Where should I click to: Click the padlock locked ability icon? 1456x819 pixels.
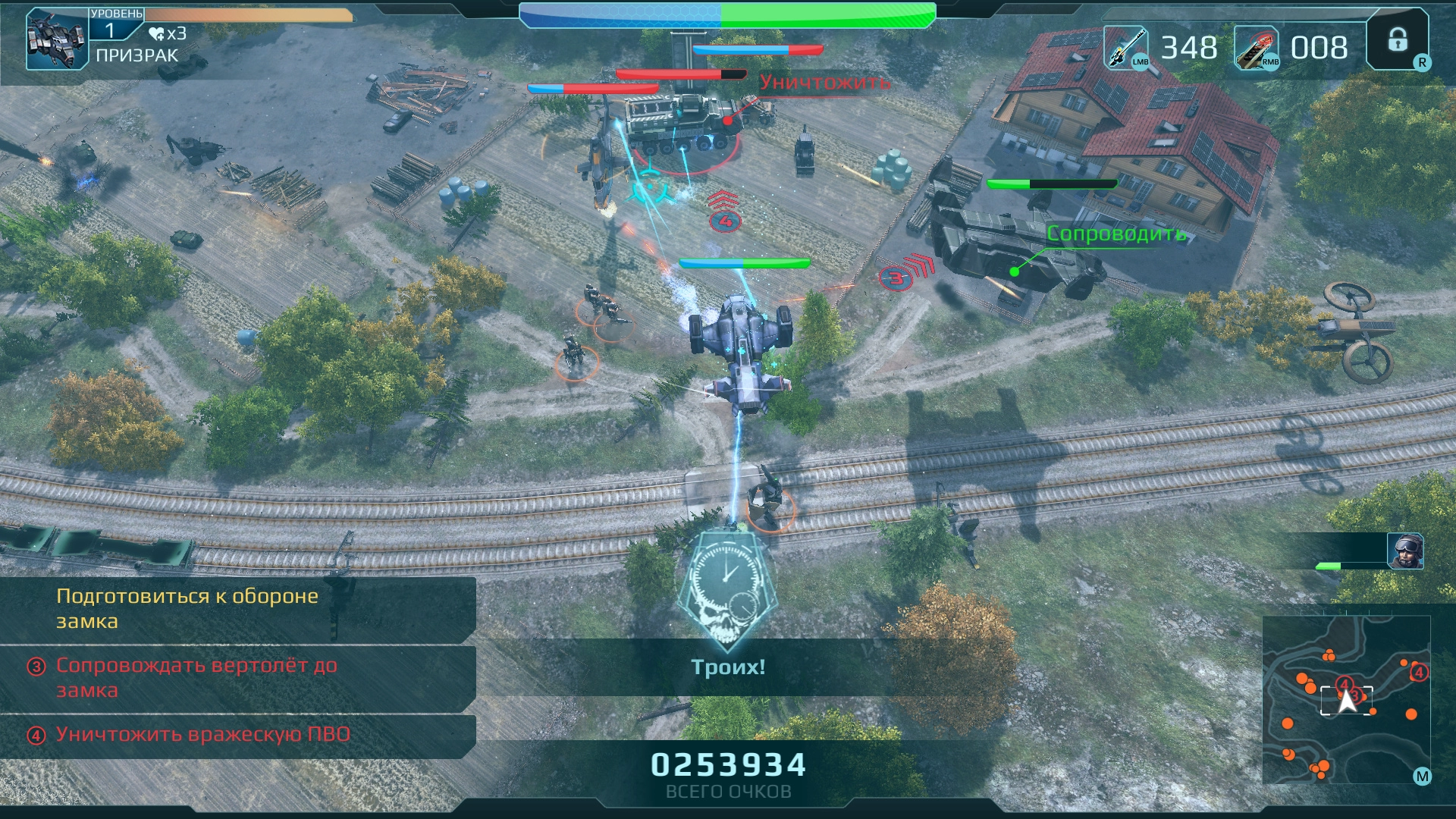point(1398,40)
